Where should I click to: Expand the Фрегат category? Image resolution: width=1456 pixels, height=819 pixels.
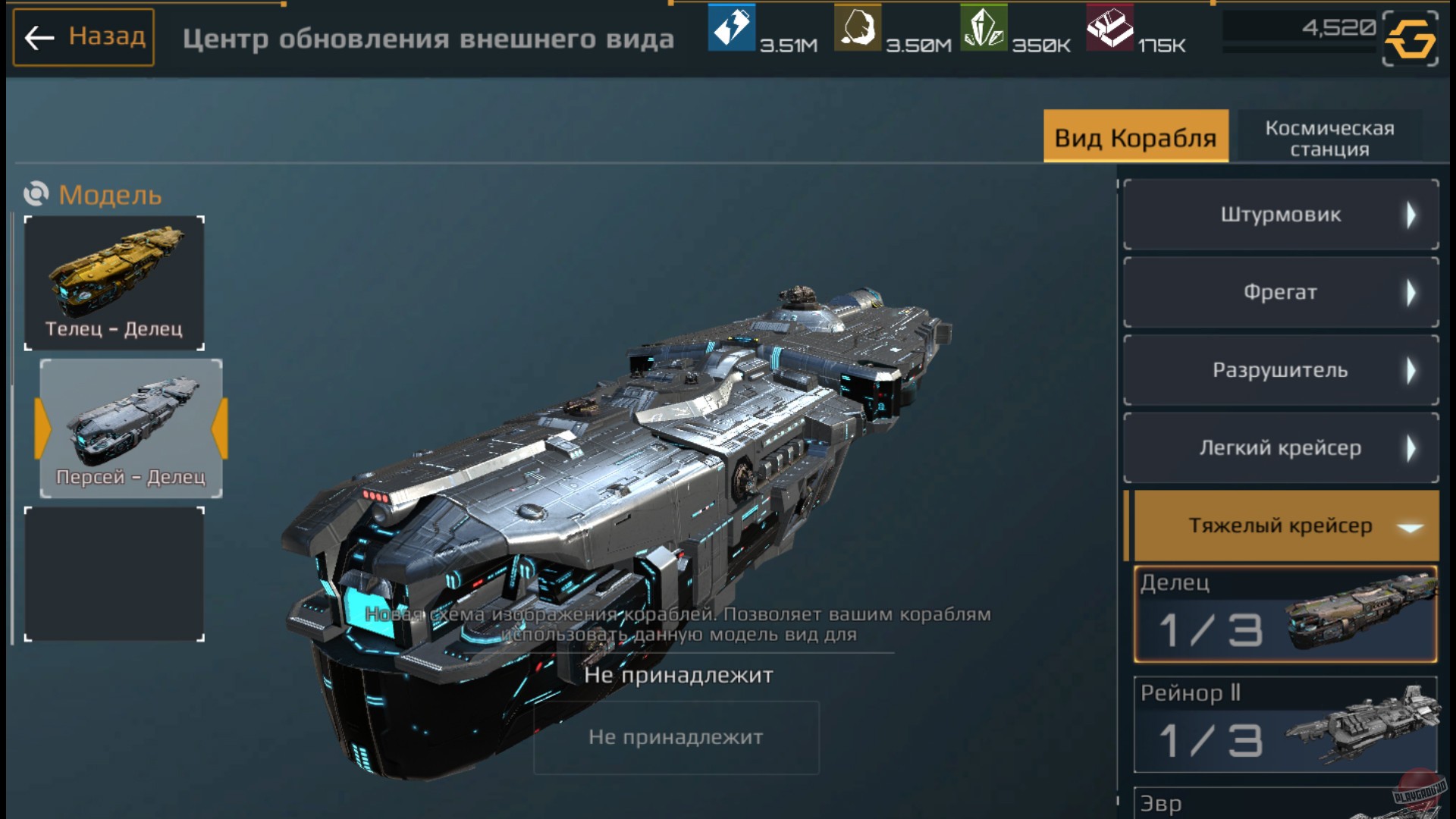[1282, 293]
